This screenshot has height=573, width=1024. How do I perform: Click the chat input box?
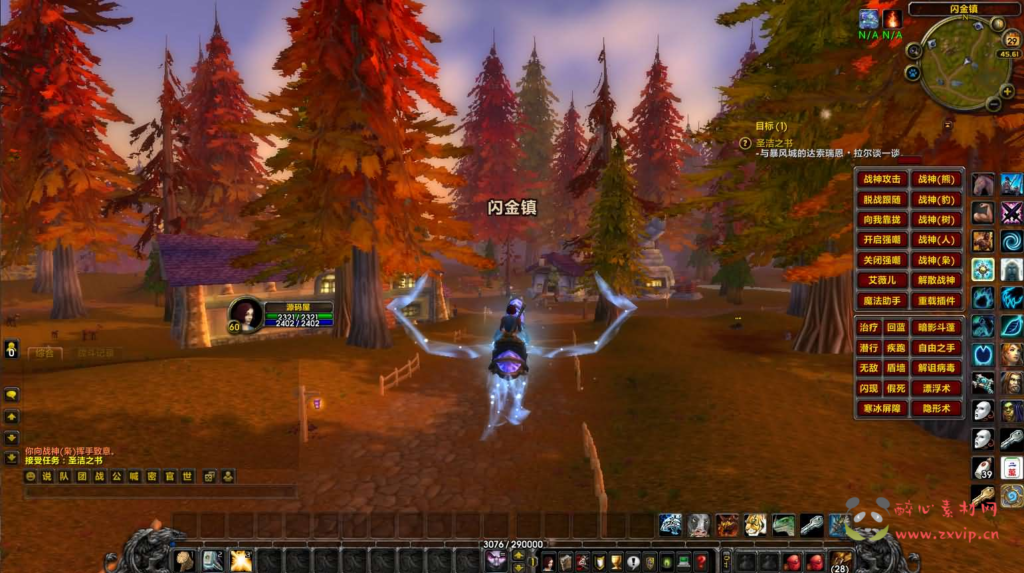[160, 492]
